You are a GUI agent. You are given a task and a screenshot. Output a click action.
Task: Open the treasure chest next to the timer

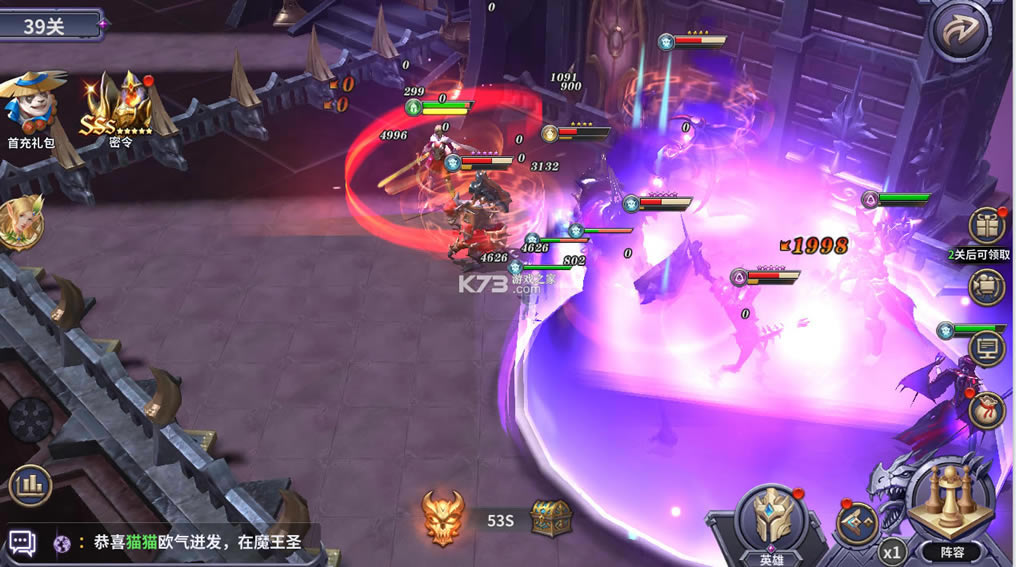coord(550,518)
